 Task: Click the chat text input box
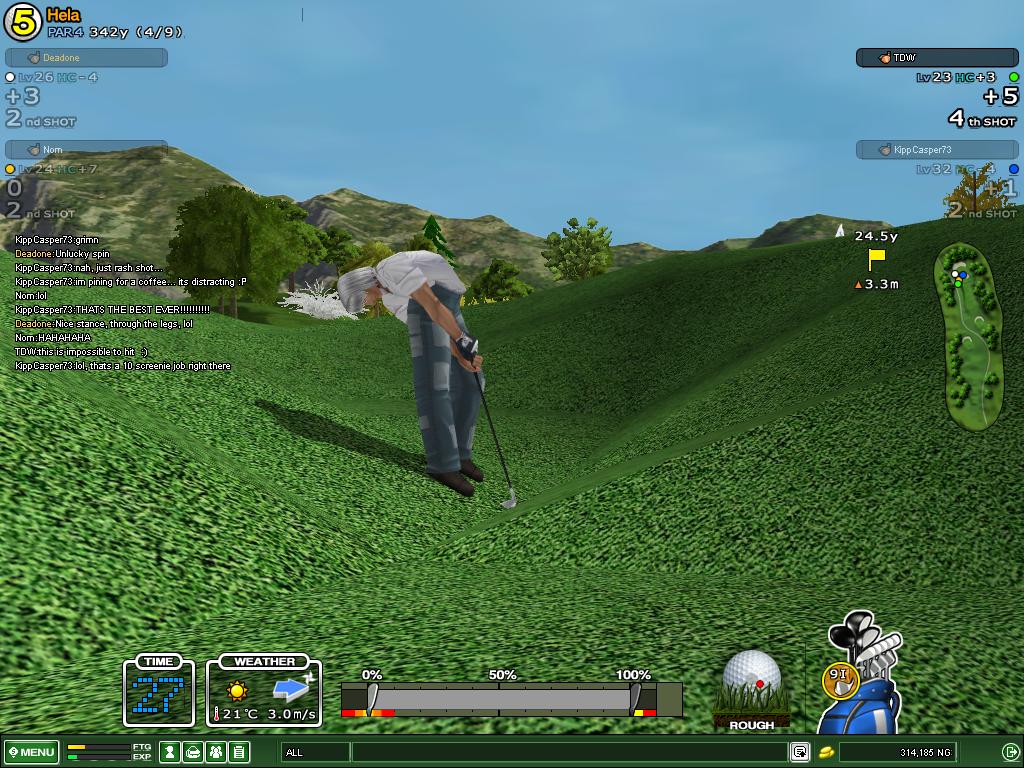pos(568,752)
